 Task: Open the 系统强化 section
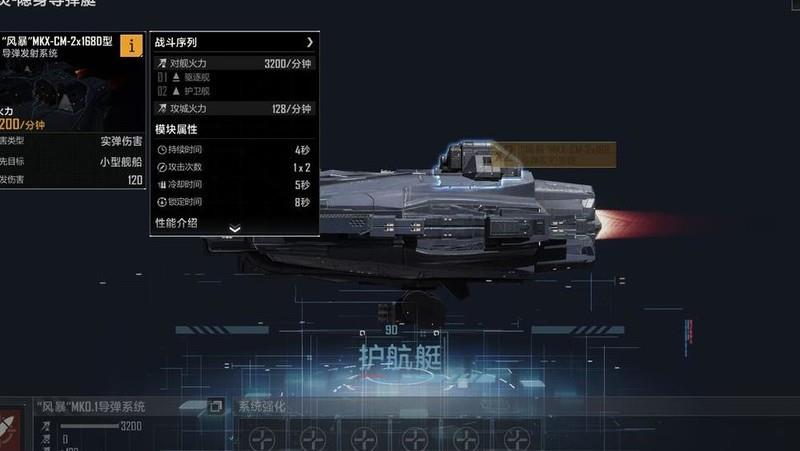point(262,407)
